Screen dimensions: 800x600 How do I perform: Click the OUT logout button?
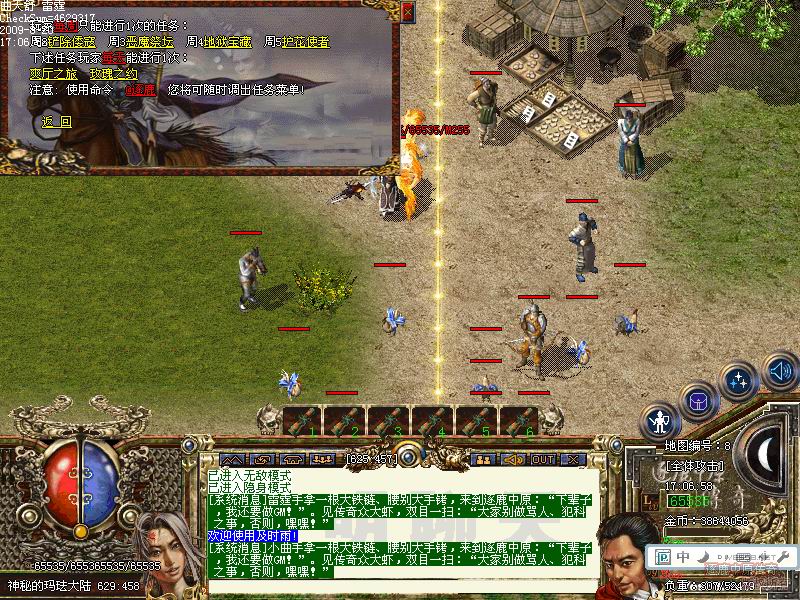(x=543, y=459)
